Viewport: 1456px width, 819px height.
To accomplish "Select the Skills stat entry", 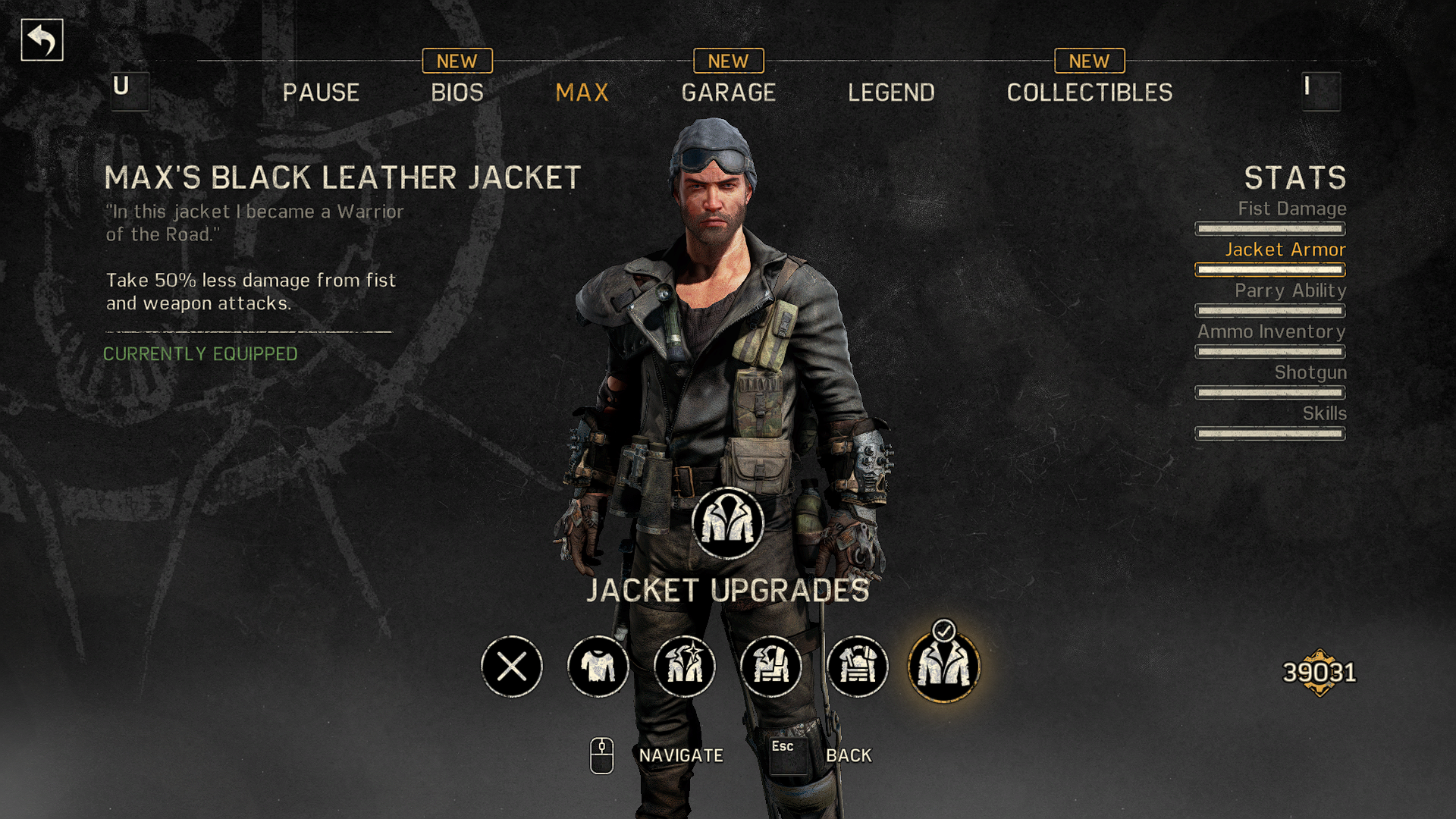I will point(1324,414).
